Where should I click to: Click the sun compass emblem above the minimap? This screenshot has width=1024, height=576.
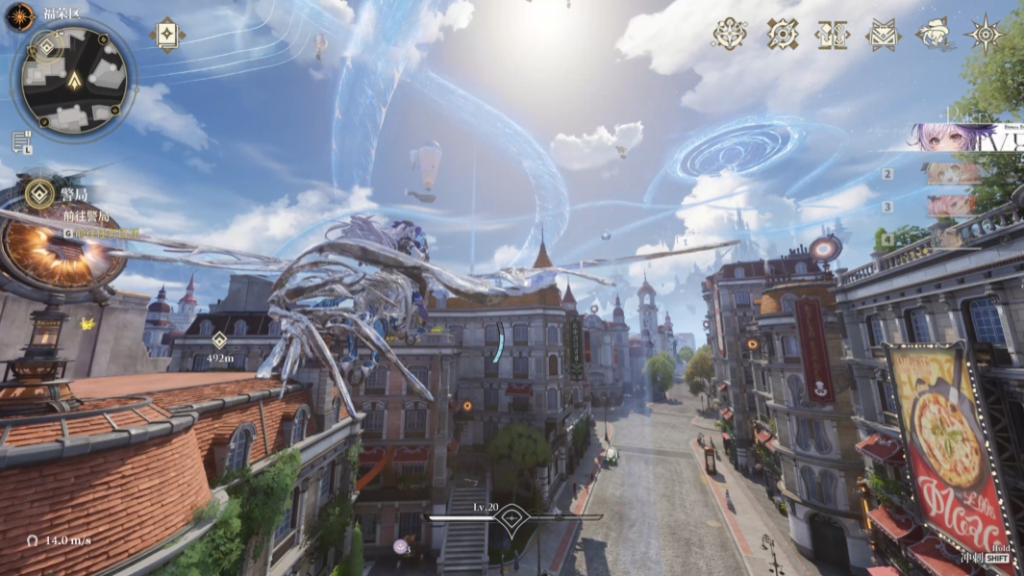(x=20, y=16)
